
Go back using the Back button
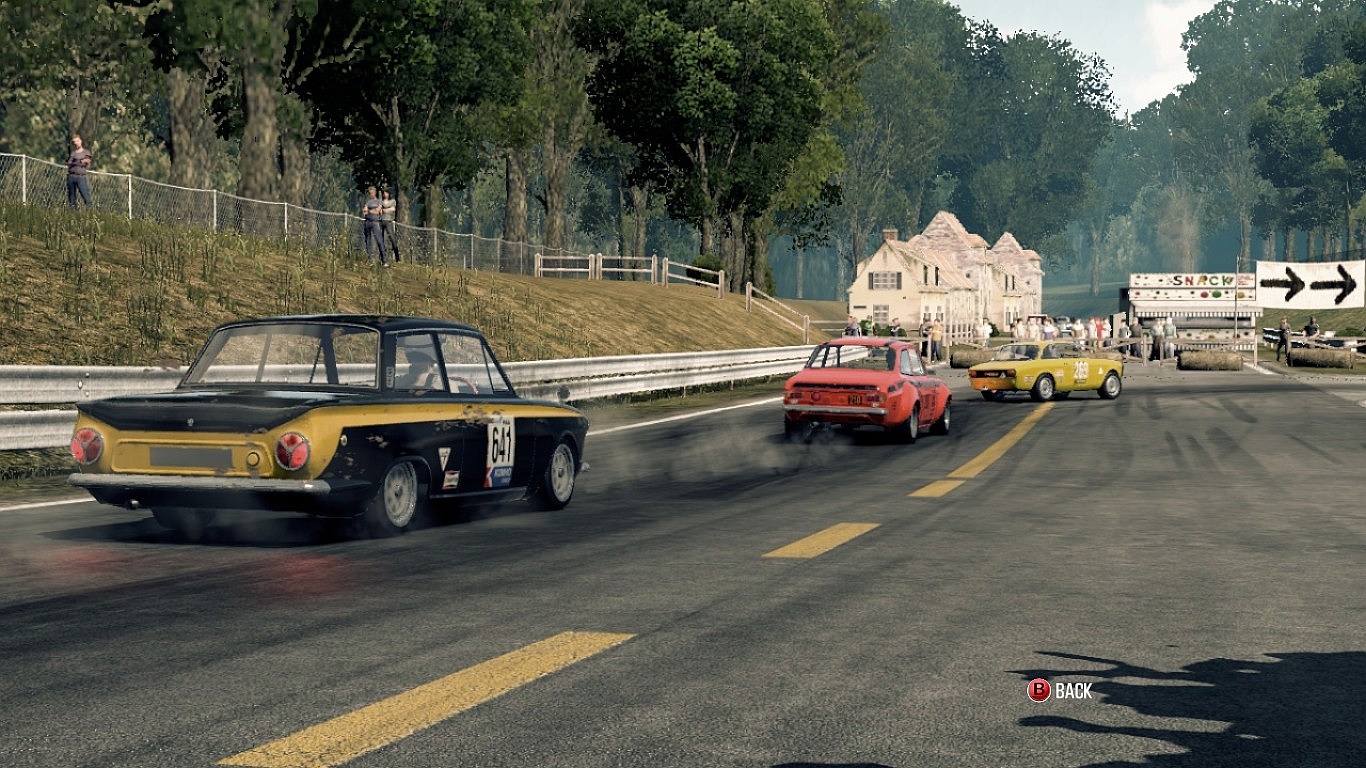click(x=1060, y=690)
